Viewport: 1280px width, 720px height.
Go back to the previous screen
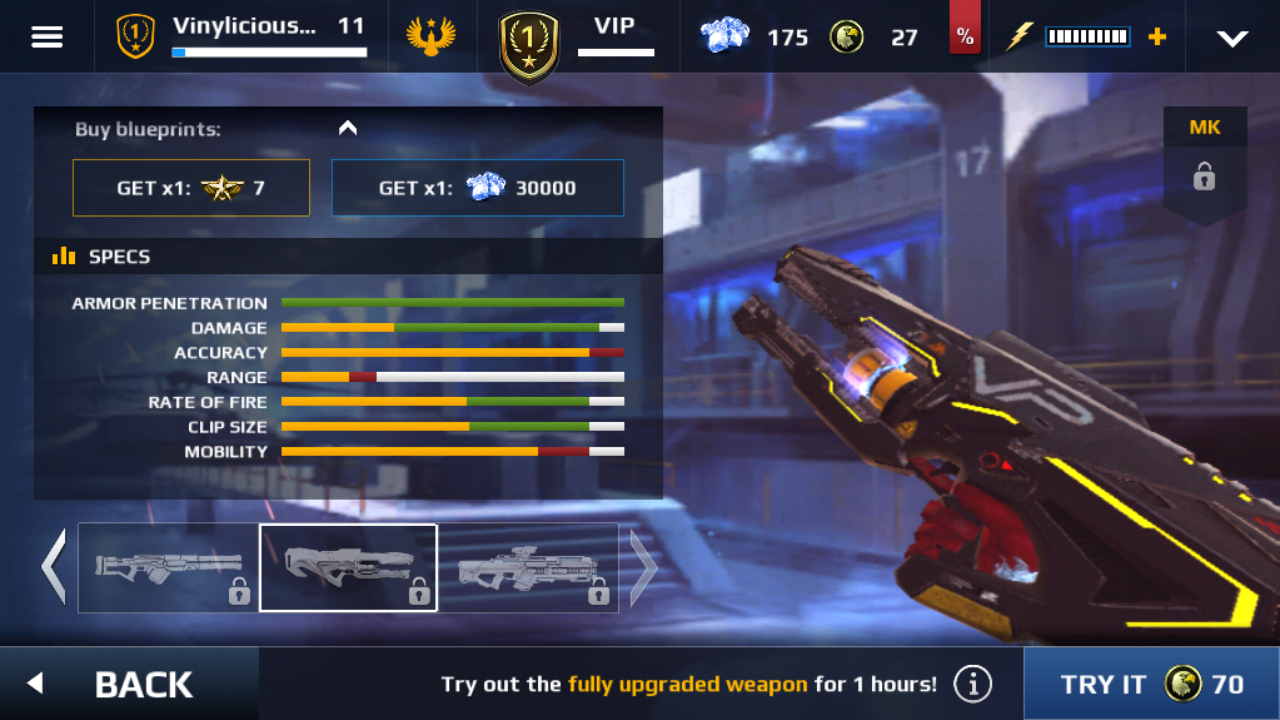pyautogui.click(x=128, y=684)
